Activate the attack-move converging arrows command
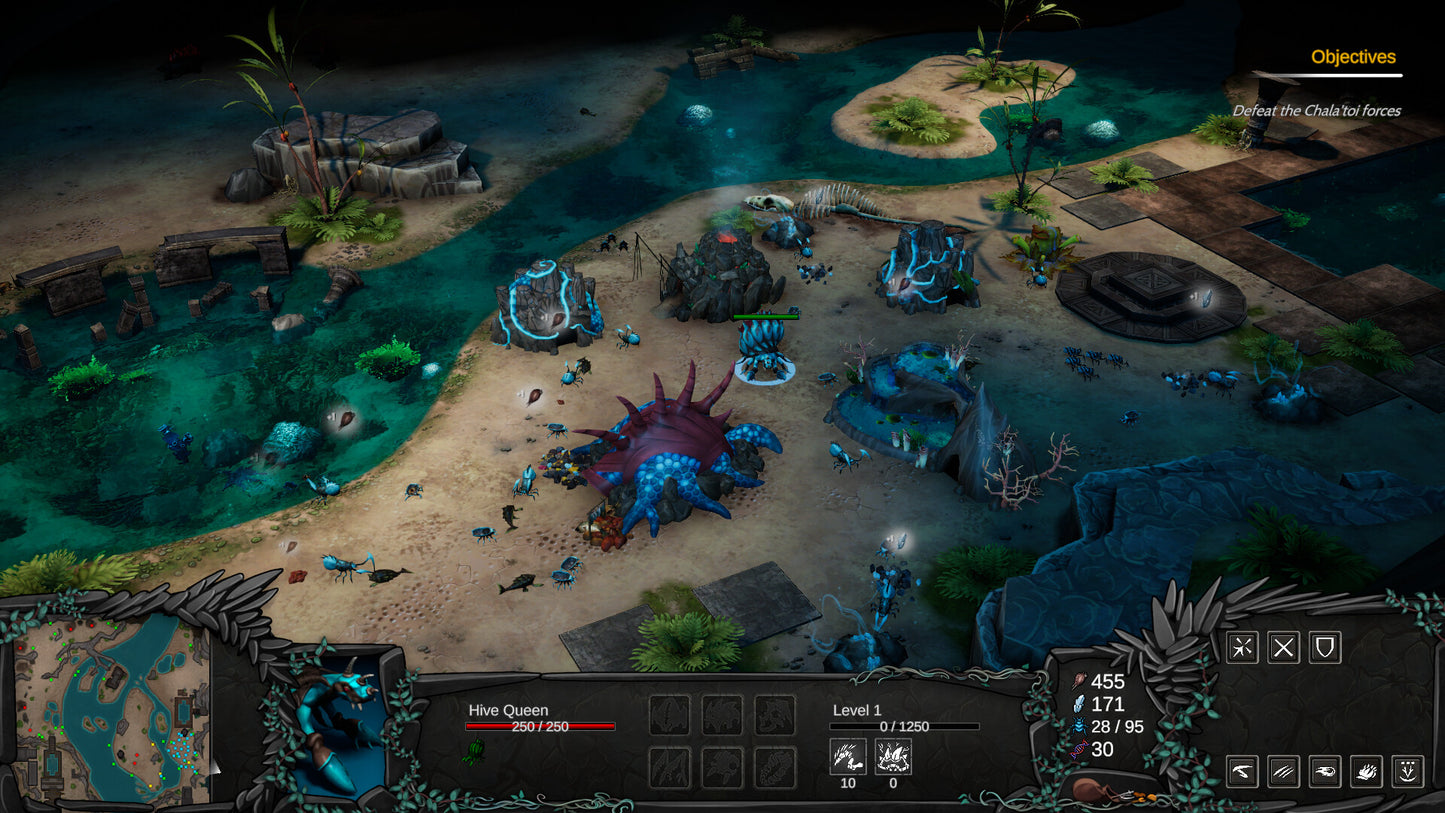The image size is (1445, 813). pos(1242,648)
